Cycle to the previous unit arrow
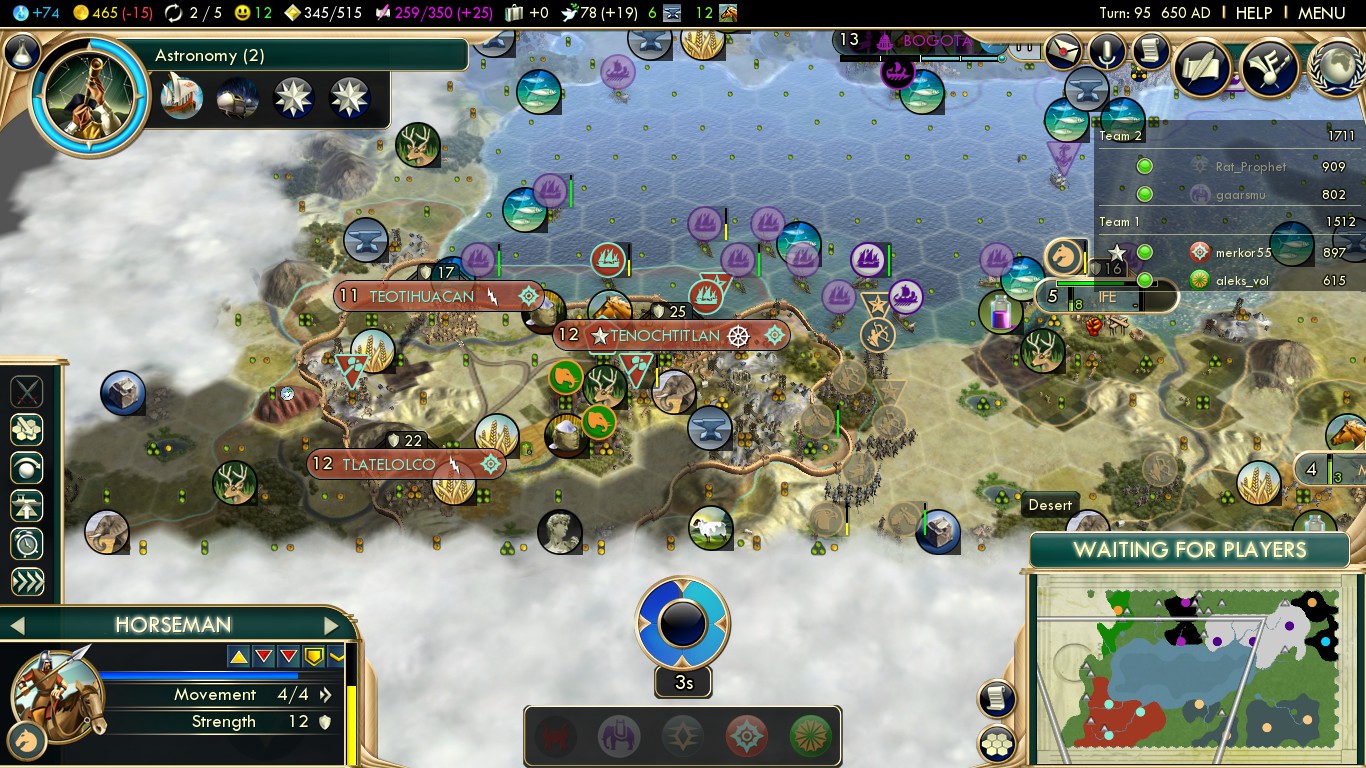 [16, 626]
